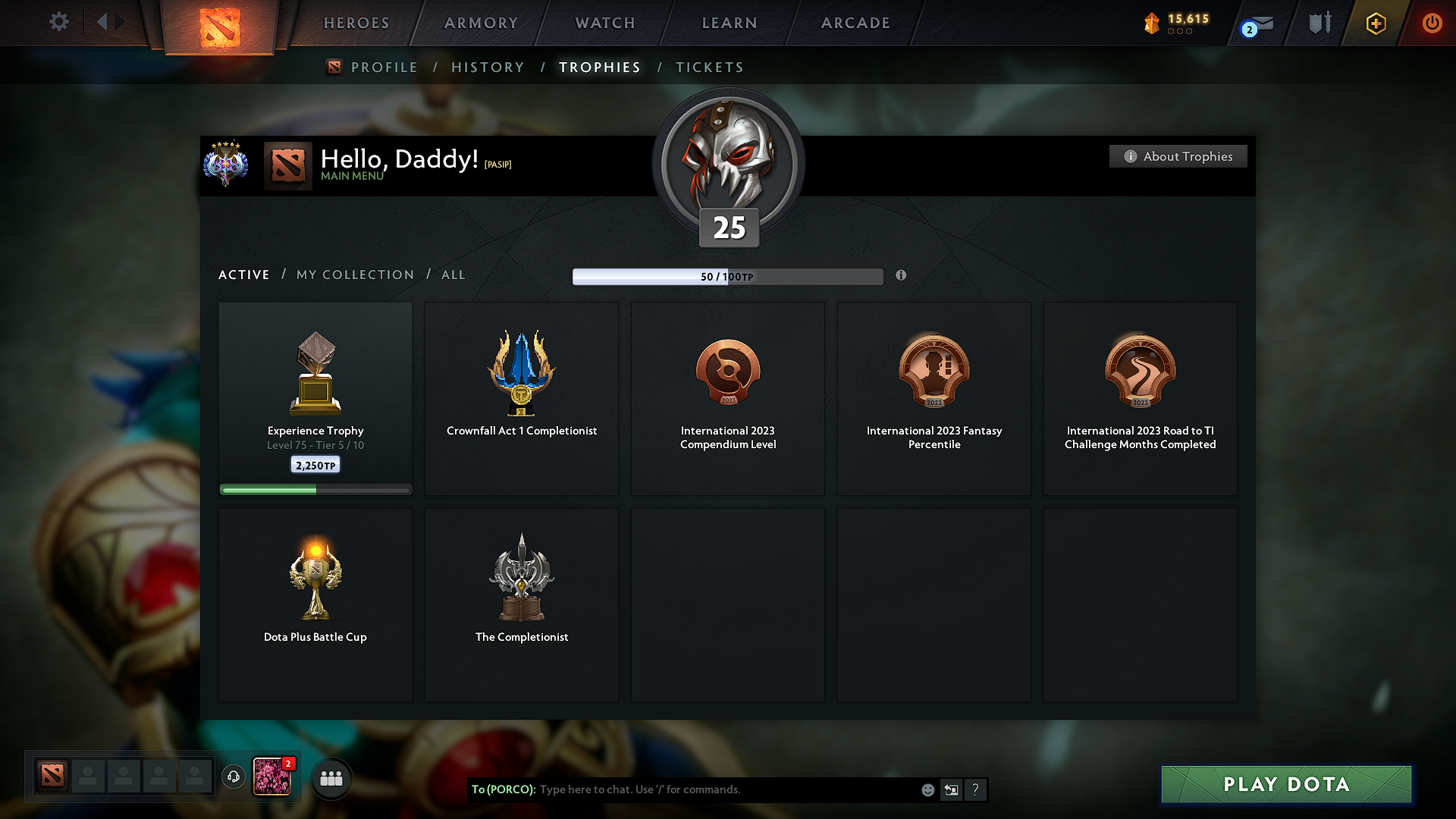This screenshot has height=819, width=1456.
Task: Open settings with the gear icon
Action: click(58, 23)
